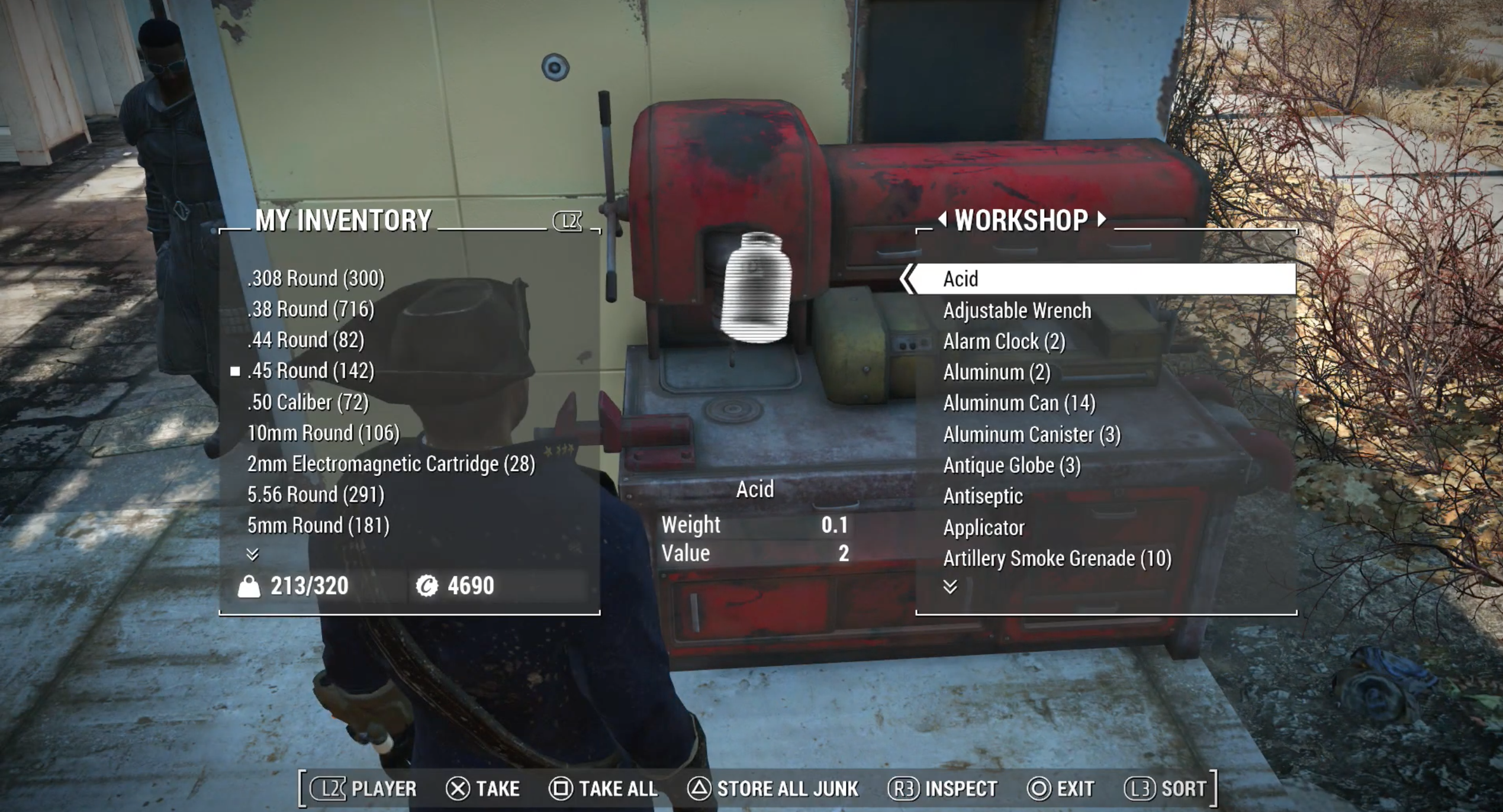Switch workshop category with right arrow

1101,219
